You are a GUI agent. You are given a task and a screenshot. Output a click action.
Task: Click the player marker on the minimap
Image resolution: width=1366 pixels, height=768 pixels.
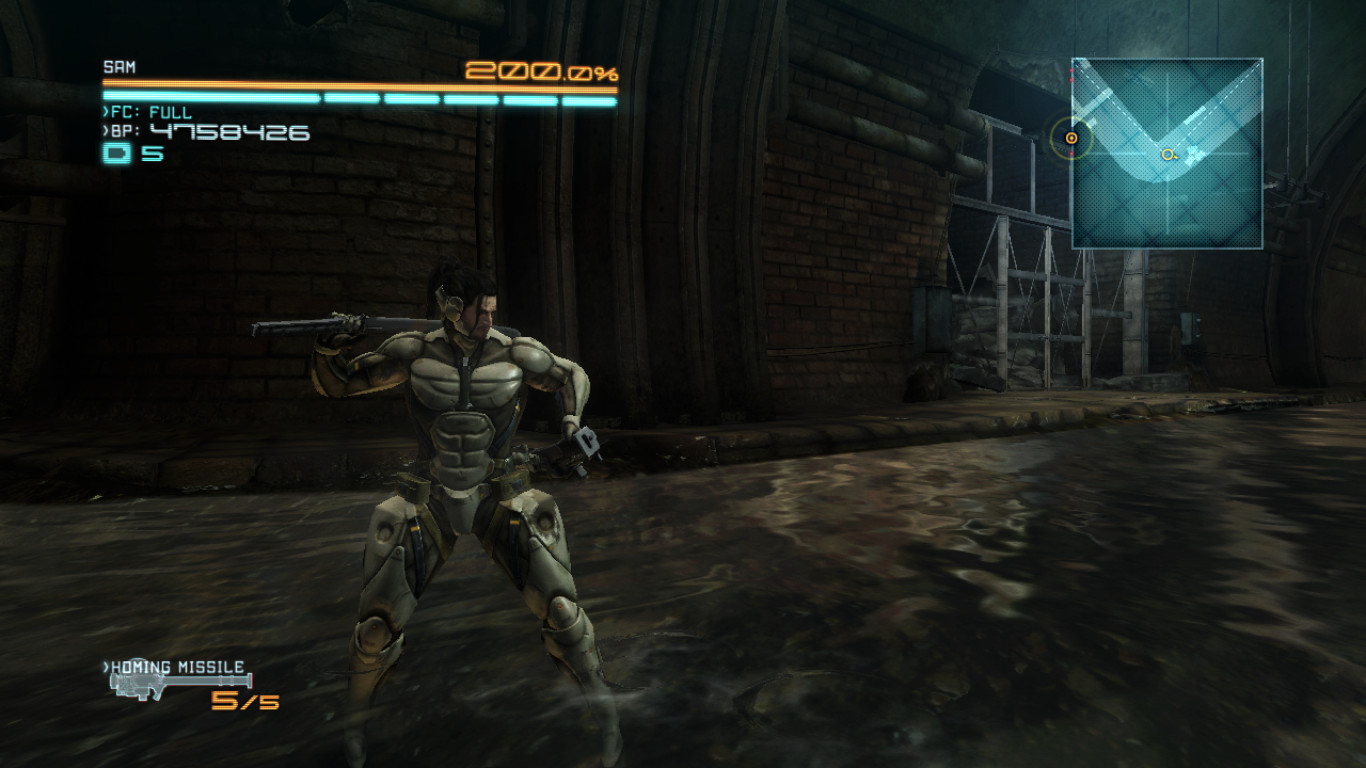click(x=1167, y=153)
